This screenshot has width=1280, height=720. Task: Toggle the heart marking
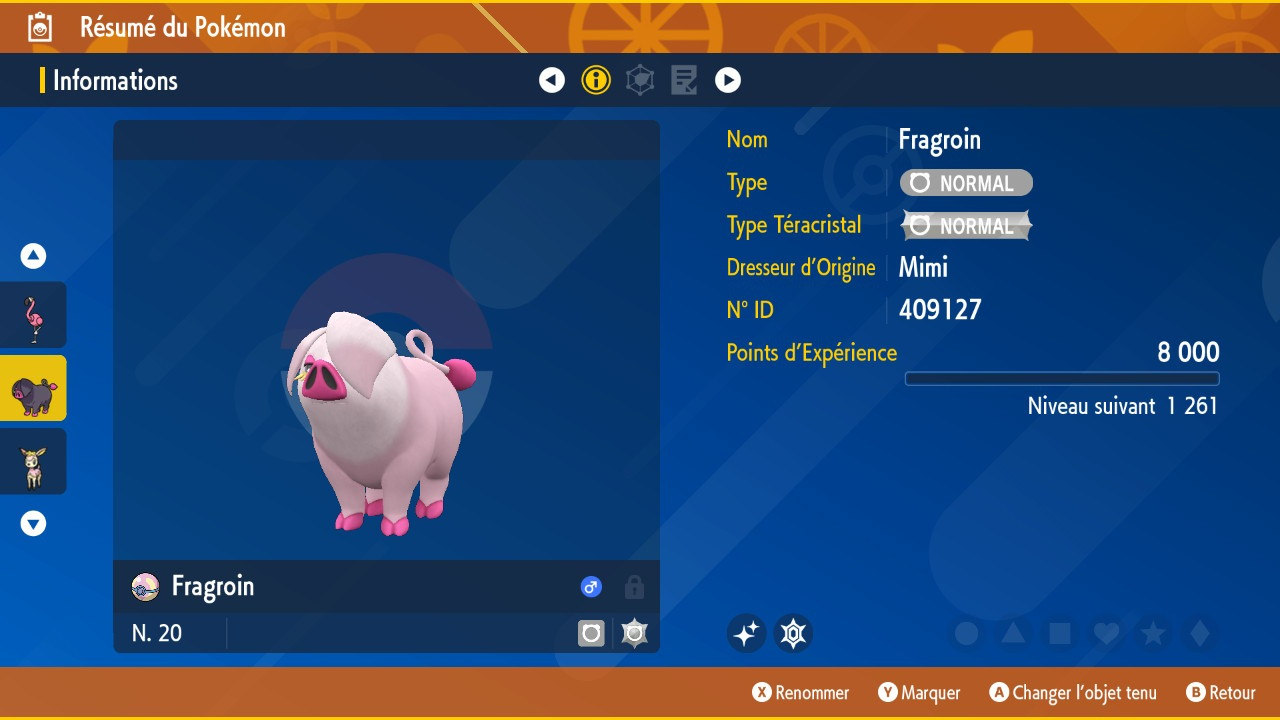click(x=1106, y=634)
